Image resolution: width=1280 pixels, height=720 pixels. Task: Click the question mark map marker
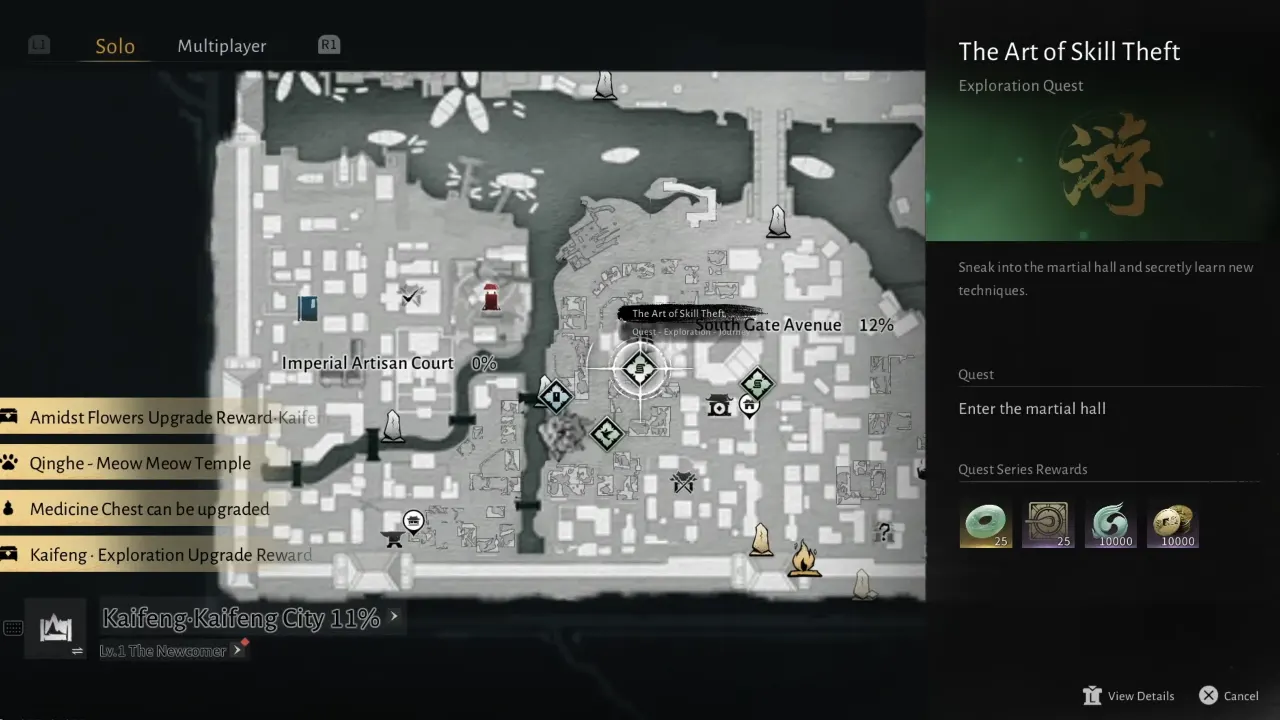point(883,531)
